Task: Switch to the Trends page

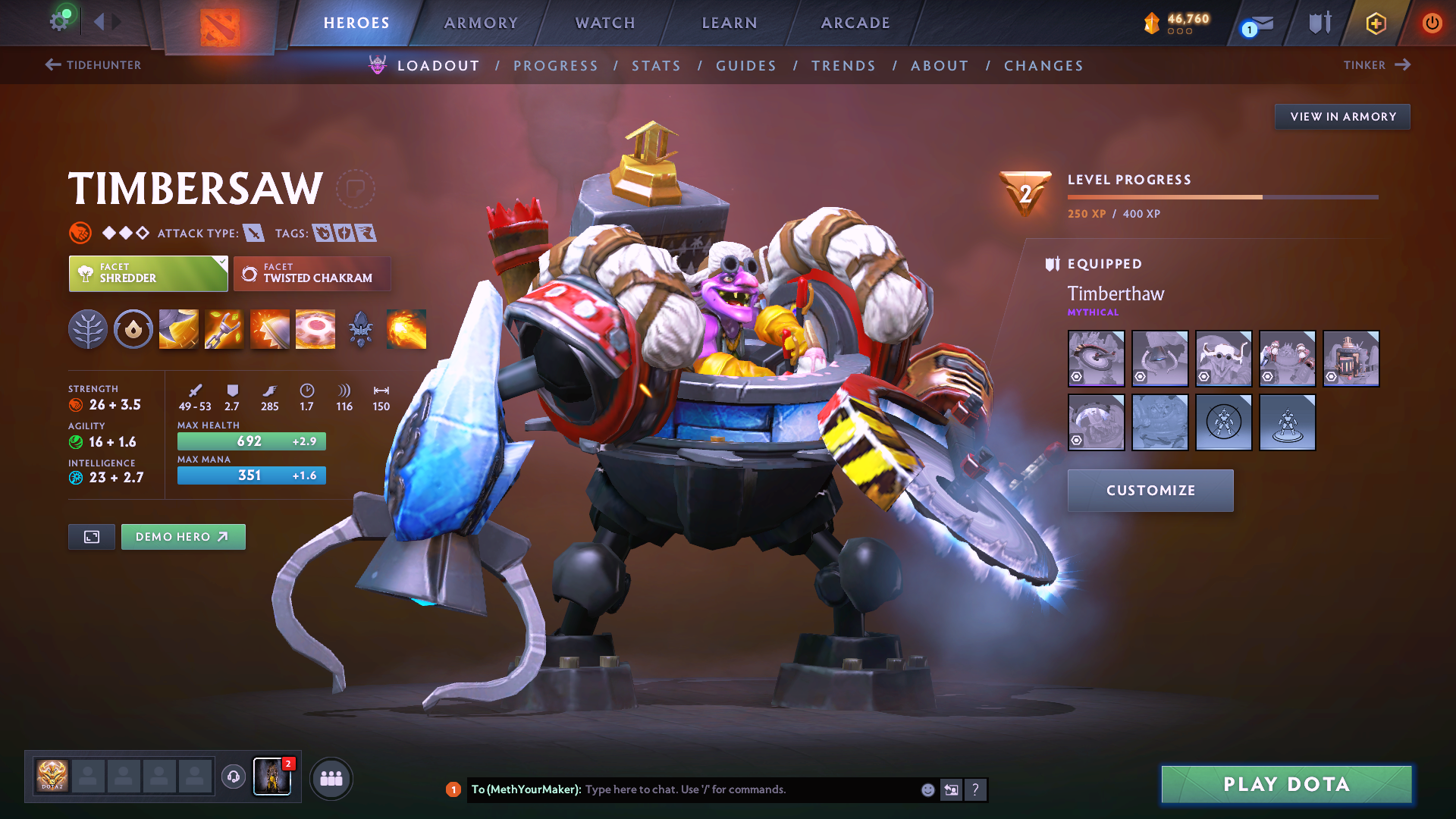Action: [843, 66]
